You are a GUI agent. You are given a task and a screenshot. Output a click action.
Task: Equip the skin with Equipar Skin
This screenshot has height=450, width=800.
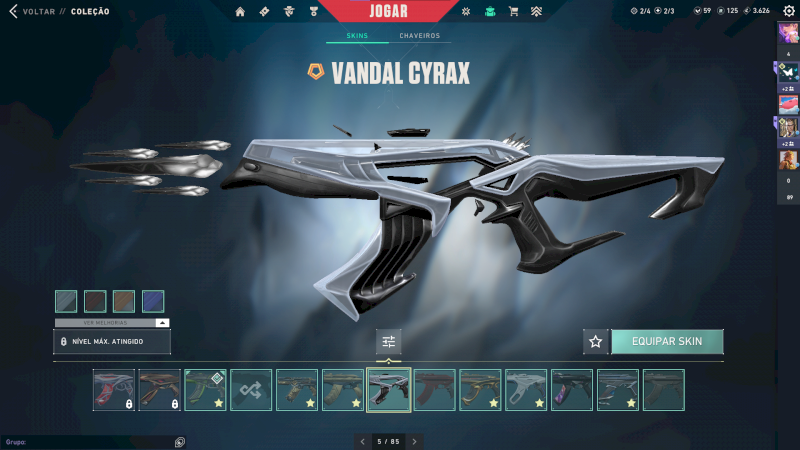[667, 342]
